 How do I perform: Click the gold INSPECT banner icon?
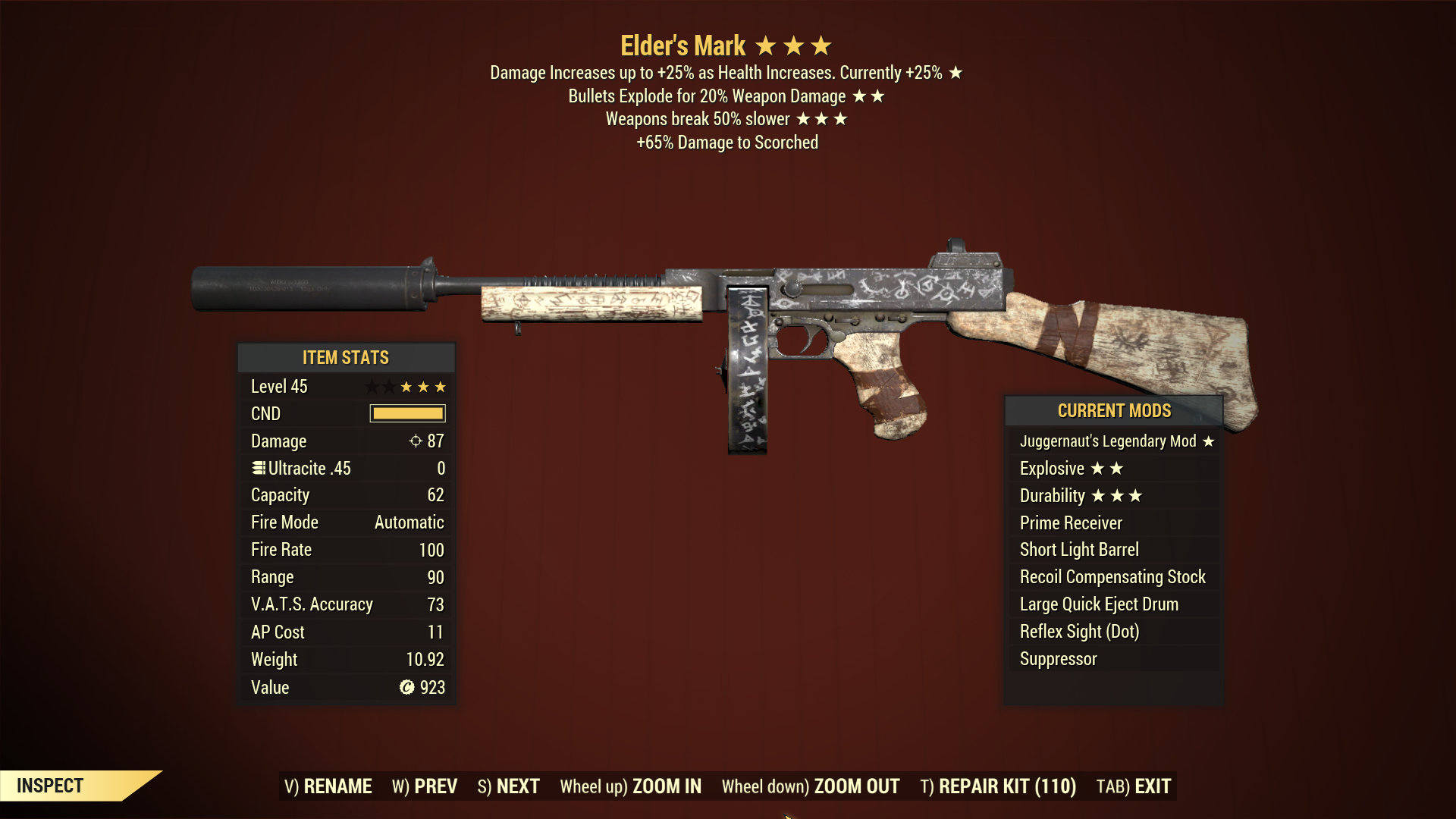pyautogui.click(x=51, y=786)
